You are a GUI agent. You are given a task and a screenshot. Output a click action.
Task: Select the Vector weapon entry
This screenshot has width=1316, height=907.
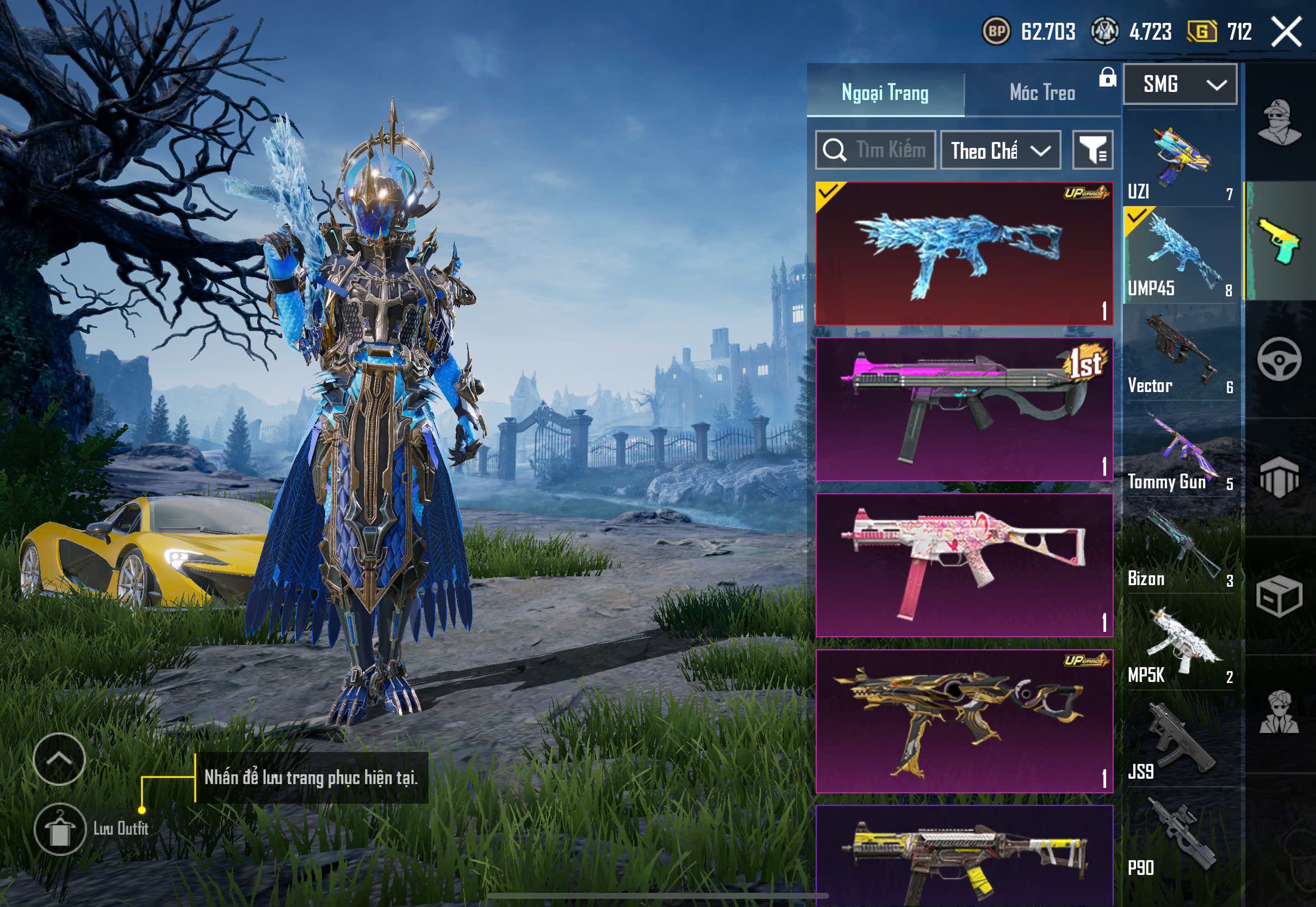(1180, 353)
